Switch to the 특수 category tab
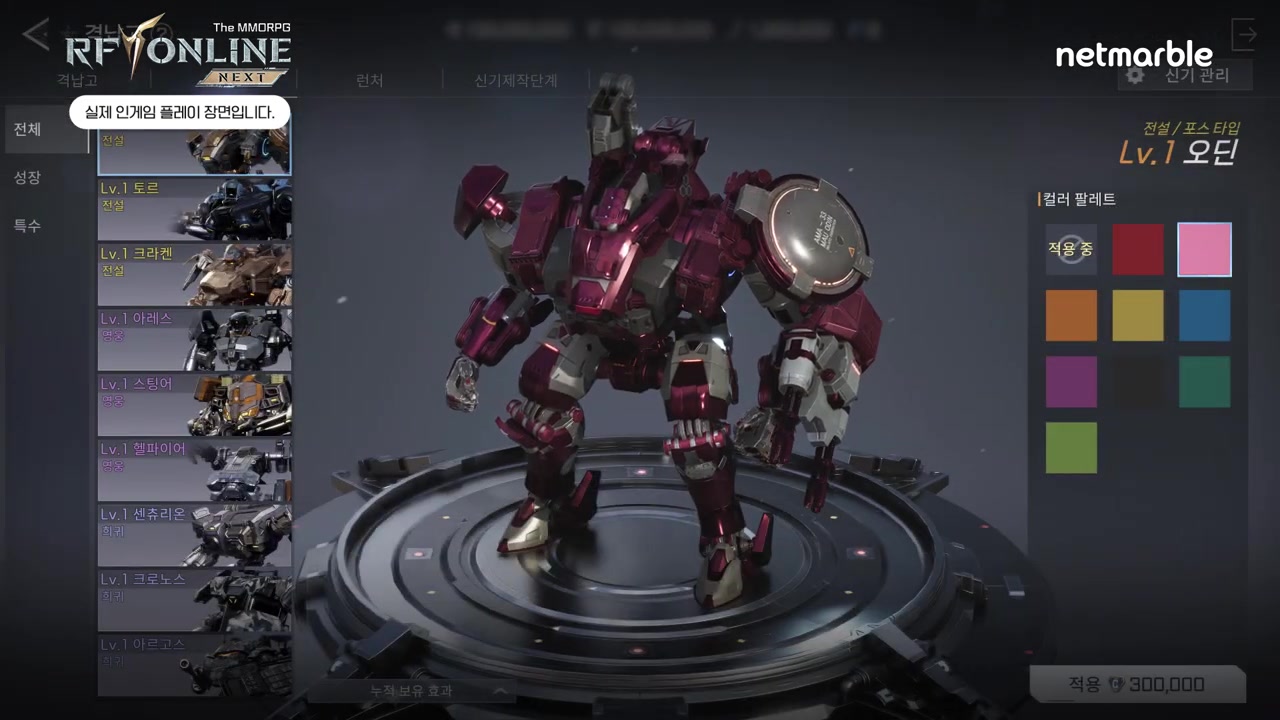The width and height of the screenshot is (1280, 720). tap(28, 226)
